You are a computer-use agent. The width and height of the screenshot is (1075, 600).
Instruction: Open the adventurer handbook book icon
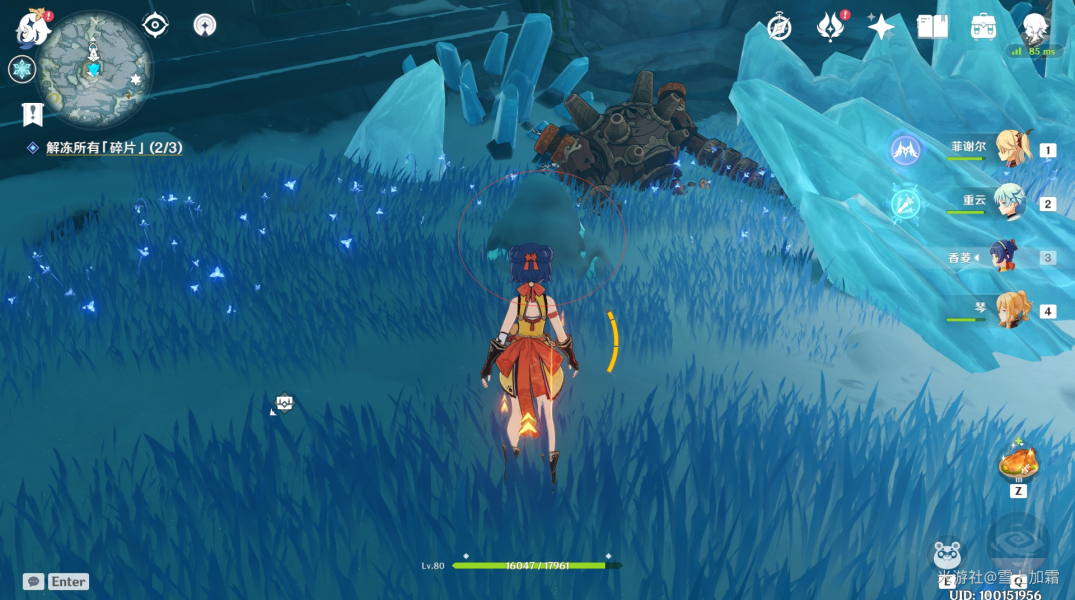point(932,27)
